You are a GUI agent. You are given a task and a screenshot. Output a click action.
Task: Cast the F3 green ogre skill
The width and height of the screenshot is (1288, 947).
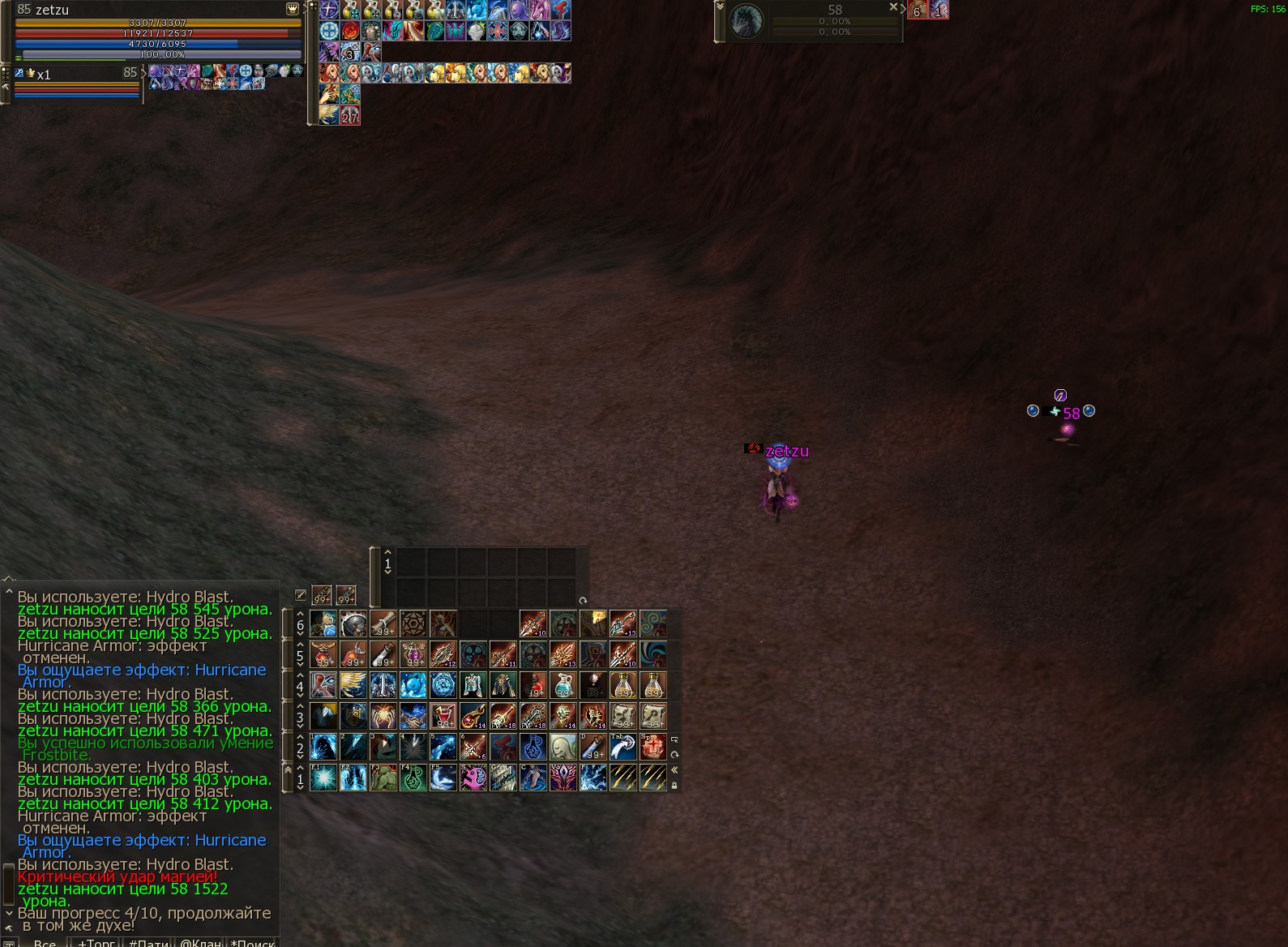pyautogui.click(x=383, y=778)
